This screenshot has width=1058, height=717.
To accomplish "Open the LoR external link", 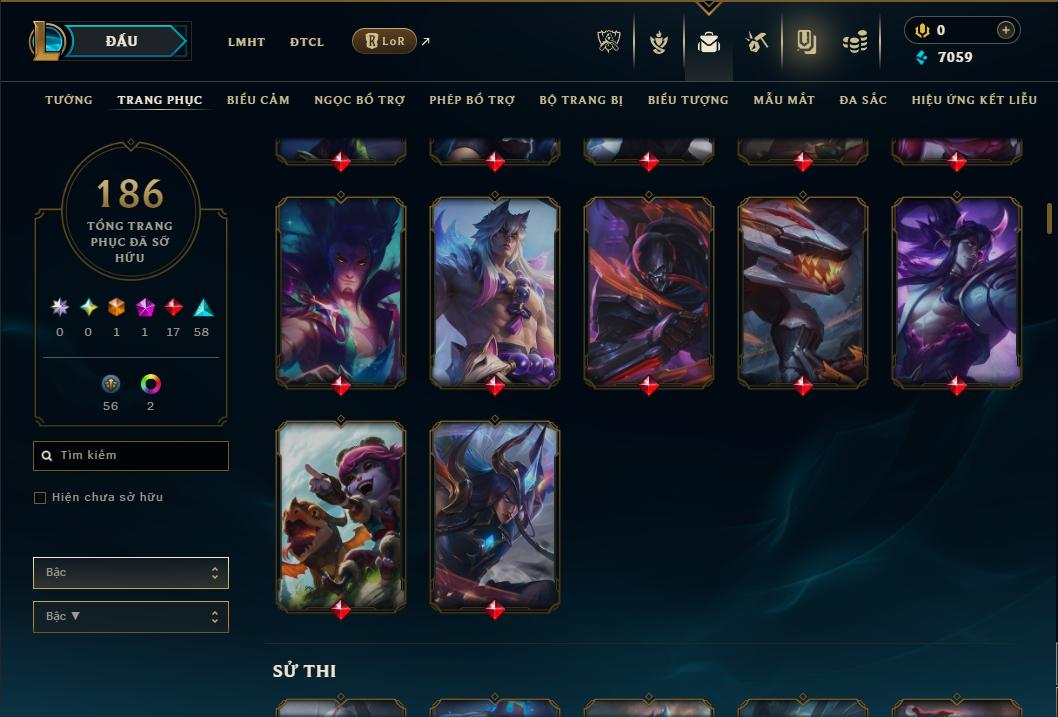I will (x=385, y=41).
